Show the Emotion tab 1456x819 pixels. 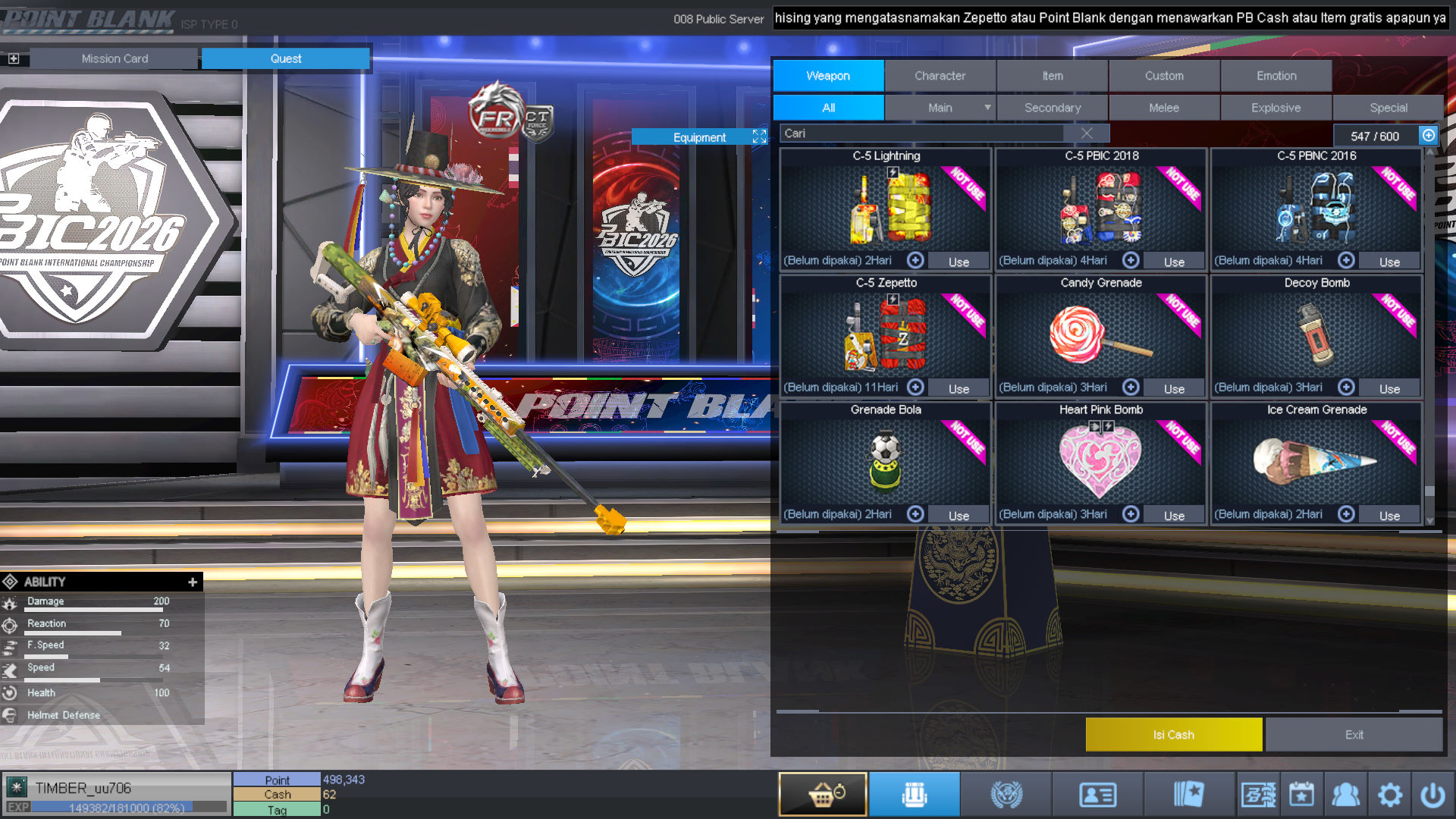coord(1276,76)
